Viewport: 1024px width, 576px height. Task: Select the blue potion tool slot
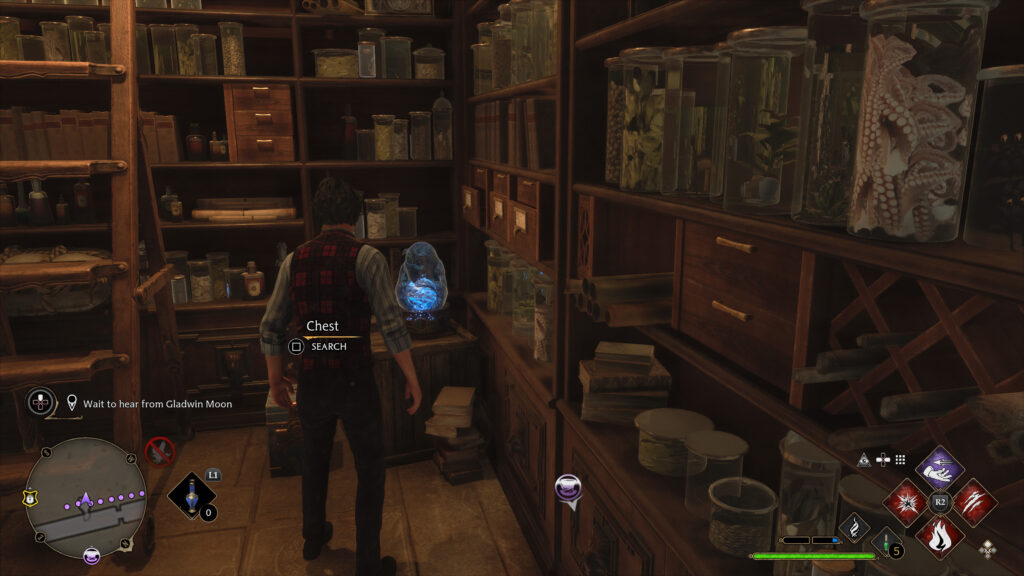(x=190, y=494)
